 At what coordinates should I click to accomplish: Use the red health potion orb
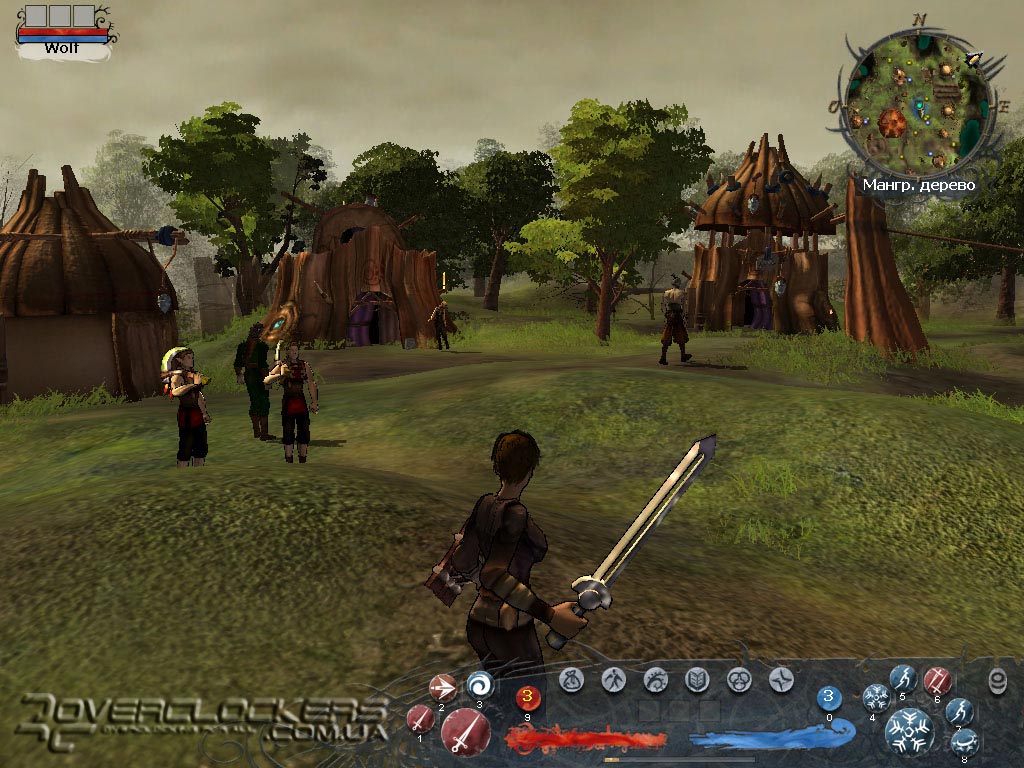pyautogui.click(x=527, y=698)
